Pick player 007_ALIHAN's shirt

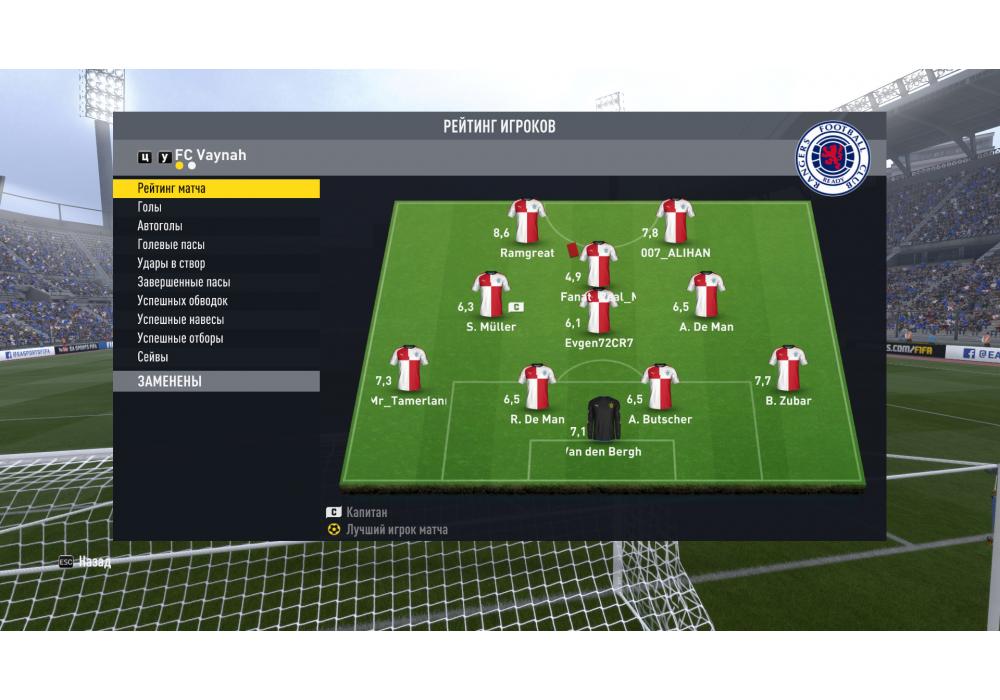[x=675, y=221]
